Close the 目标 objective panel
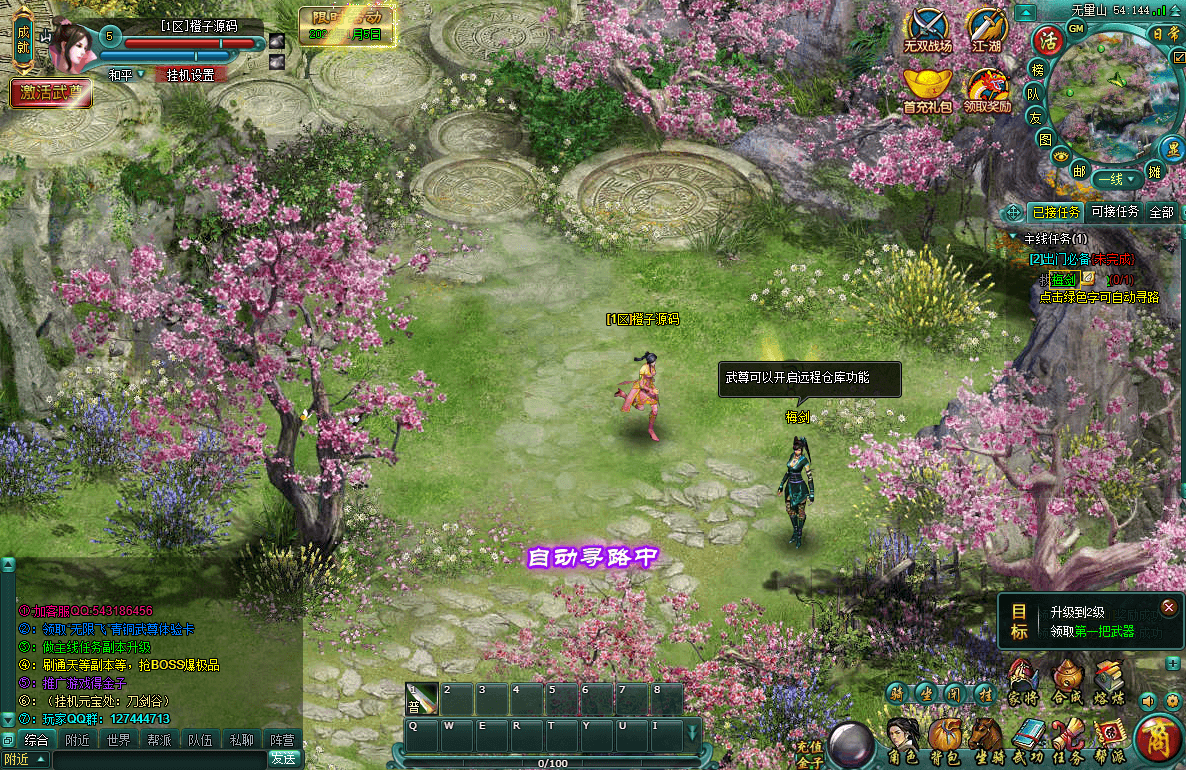This screenshot has height=770, width=1186. [x=1168, y=607]
